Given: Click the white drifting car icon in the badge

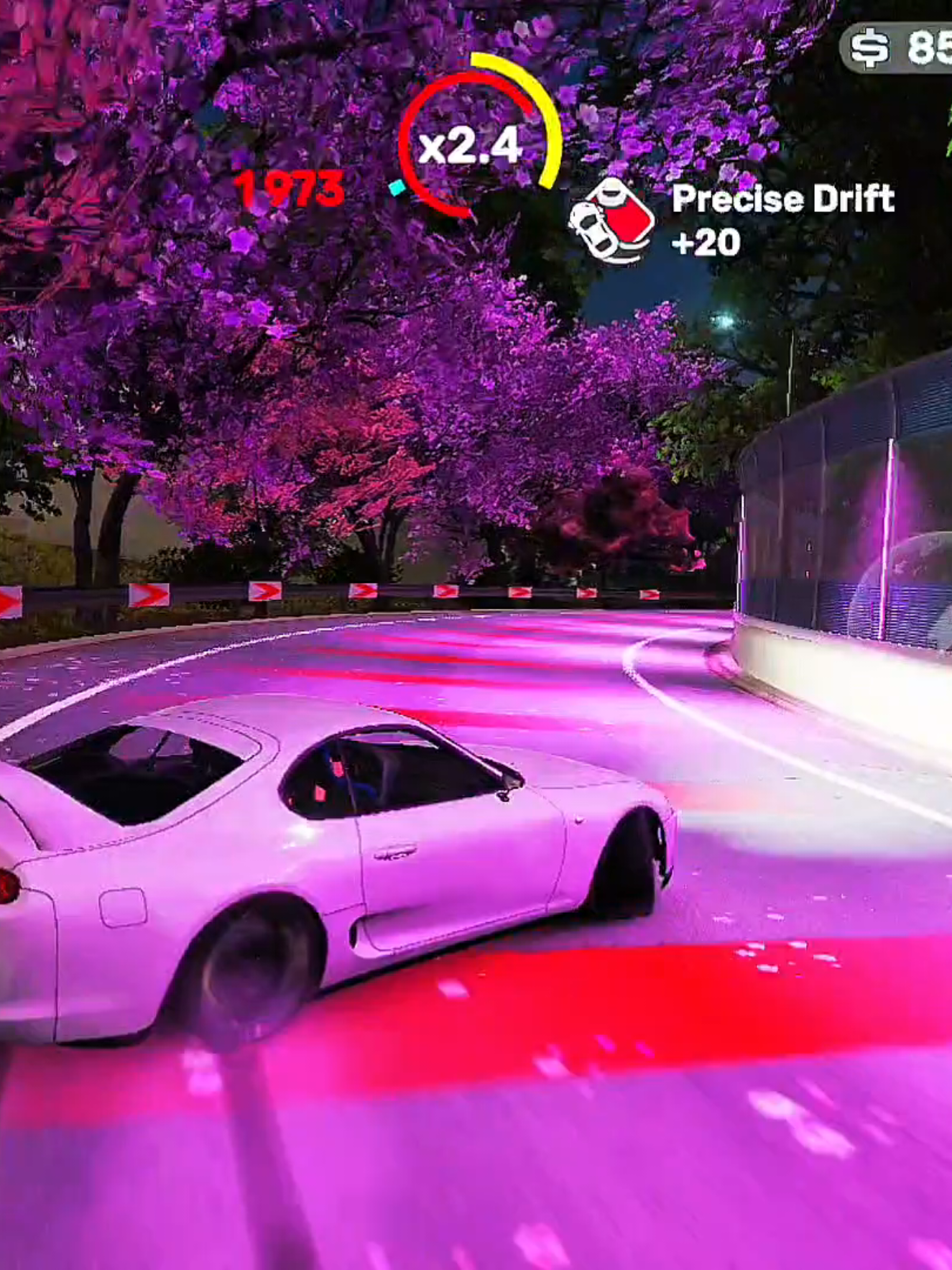Looking at the screenshot, I should 593,230.
